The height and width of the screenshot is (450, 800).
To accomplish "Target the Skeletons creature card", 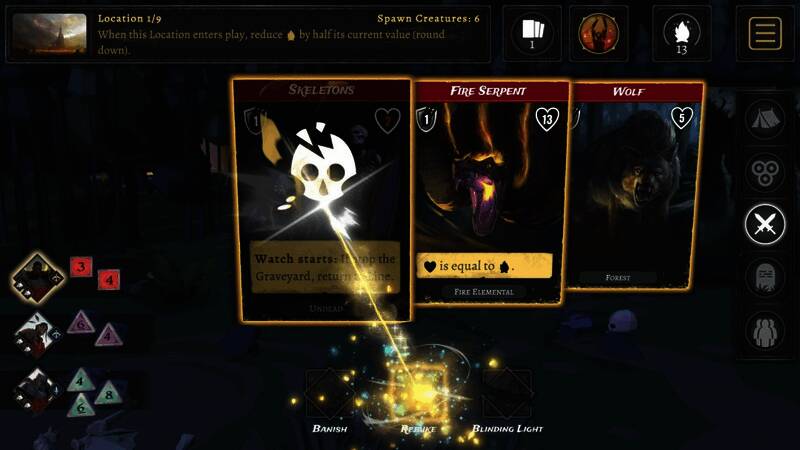I will pyautogui.click(x=322, y=200).
